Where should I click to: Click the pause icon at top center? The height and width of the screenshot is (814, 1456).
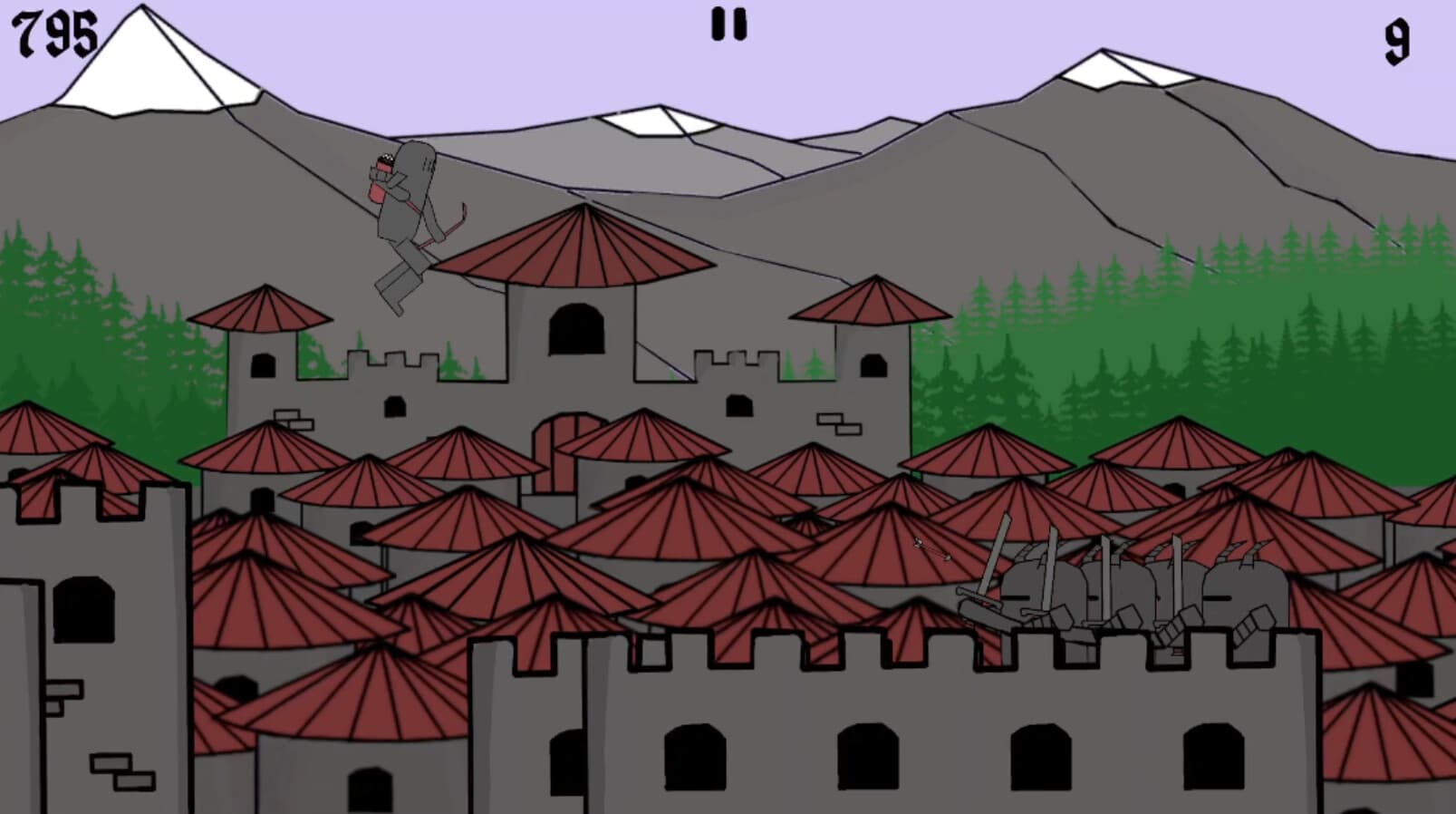728,24
